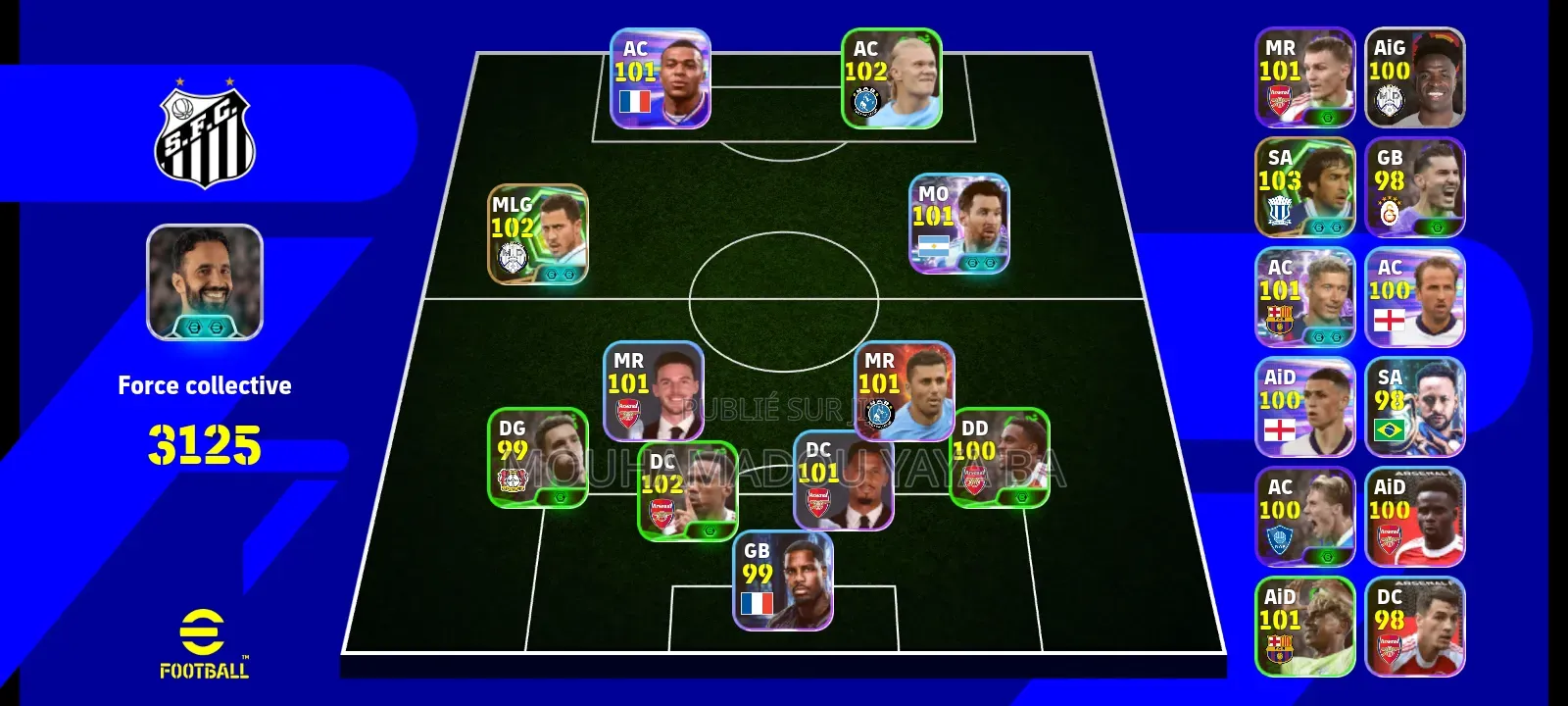Open the manager portrait card
The height and width of the screenshot is (706, 1568).
(205, 282)
